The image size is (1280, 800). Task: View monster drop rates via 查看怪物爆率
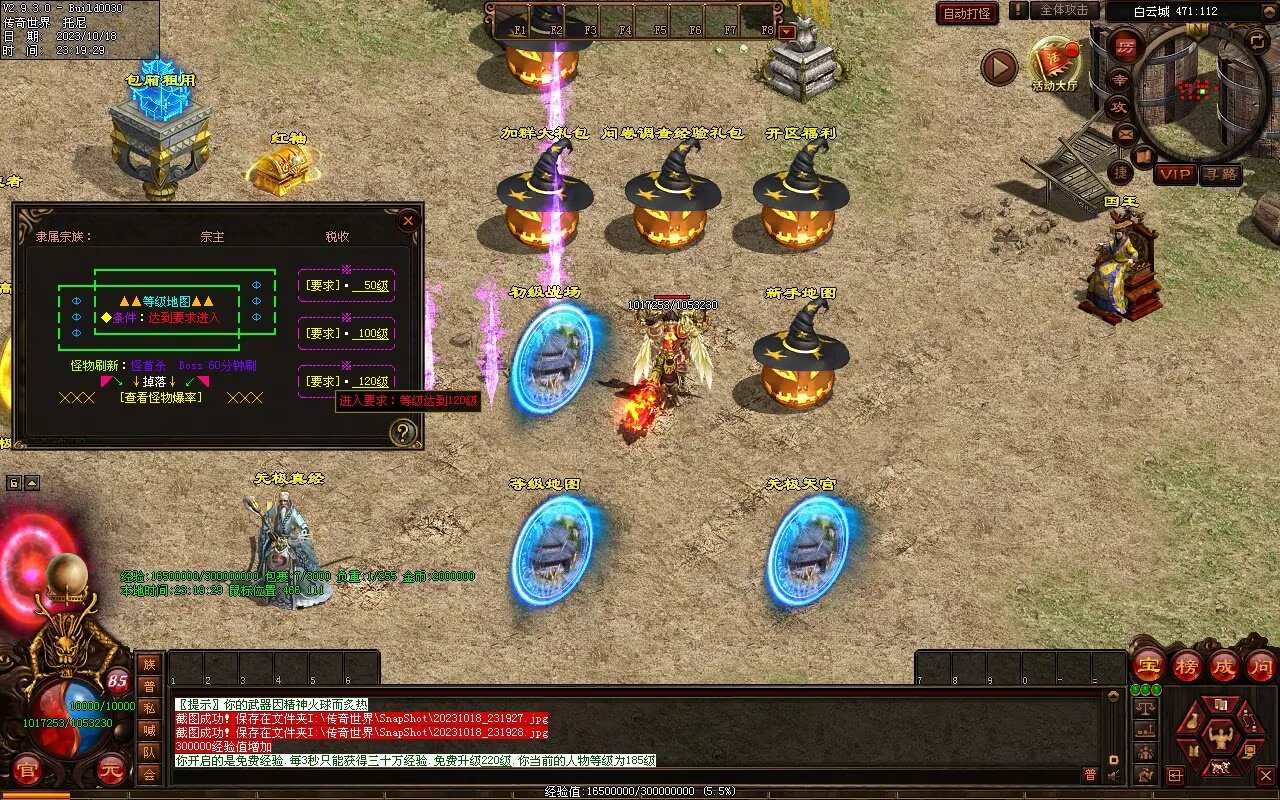(160, 397)
